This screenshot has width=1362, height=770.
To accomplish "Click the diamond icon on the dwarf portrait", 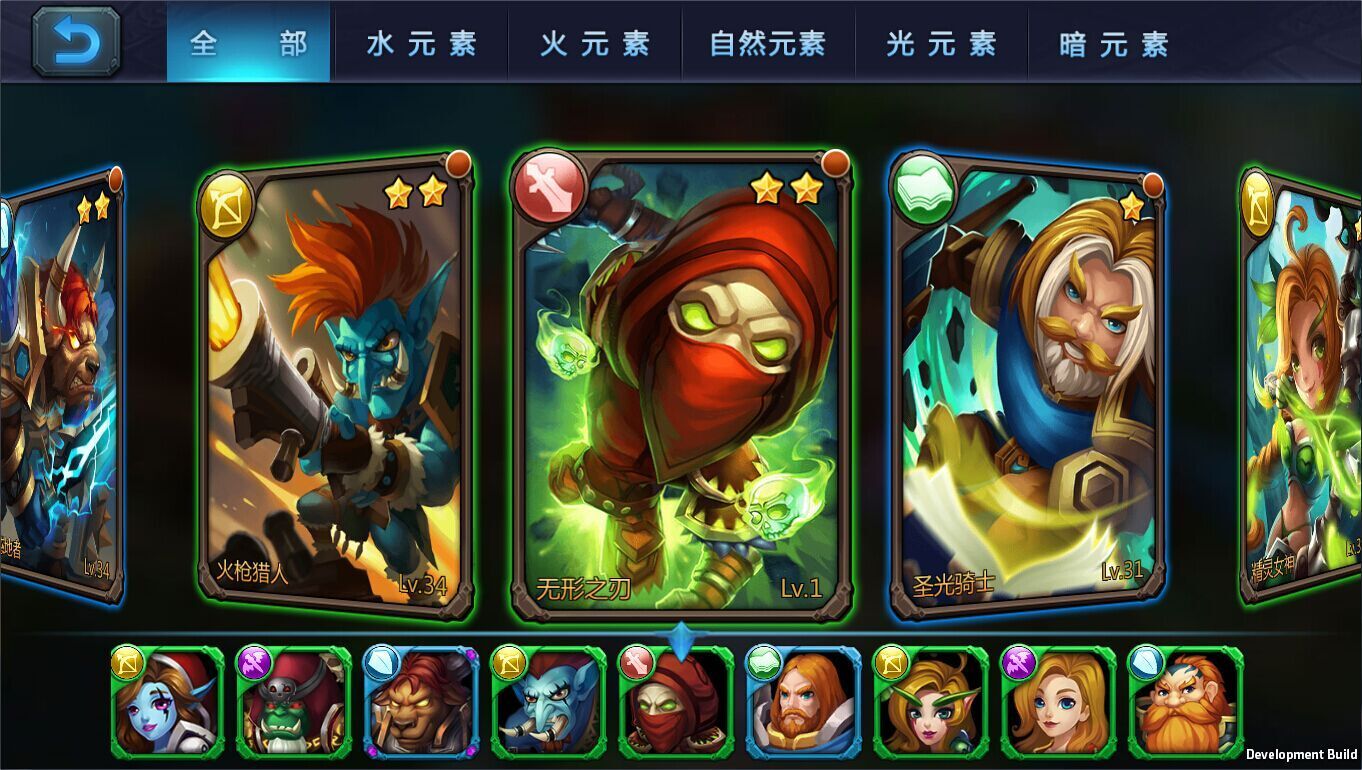I will click(x=1146, y=661).
